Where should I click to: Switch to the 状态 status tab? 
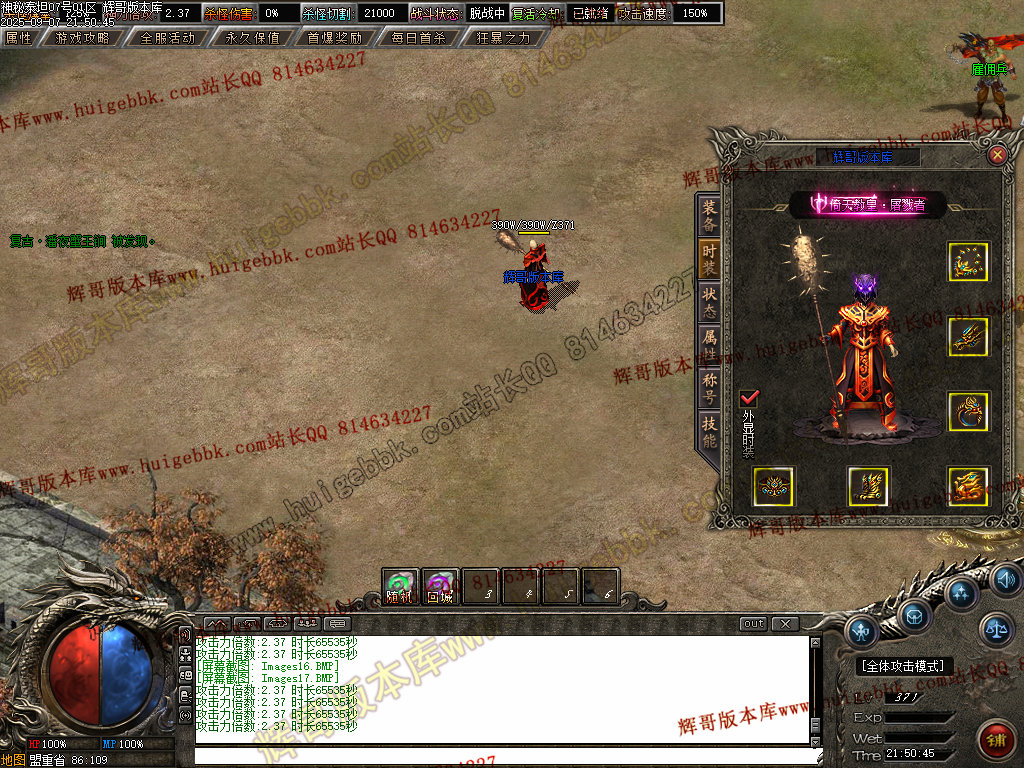[x=709, y=301]
